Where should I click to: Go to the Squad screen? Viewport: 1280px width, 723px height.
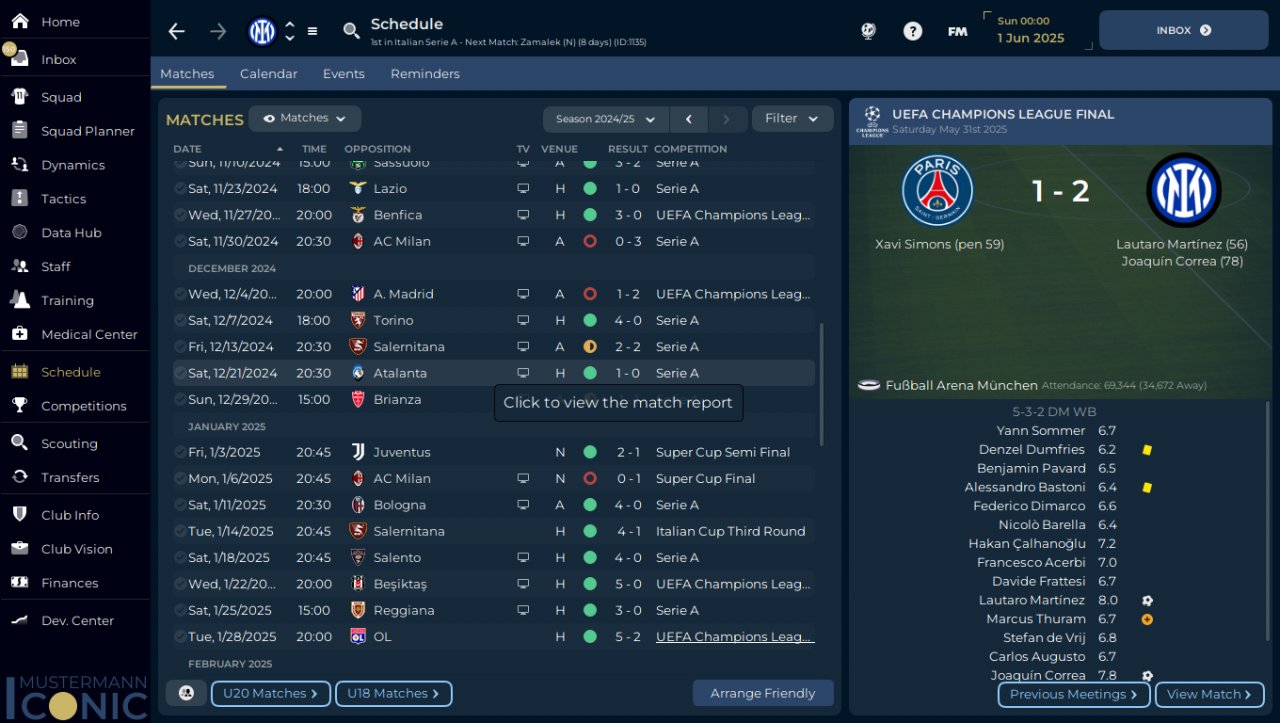[x=61, y=97]
